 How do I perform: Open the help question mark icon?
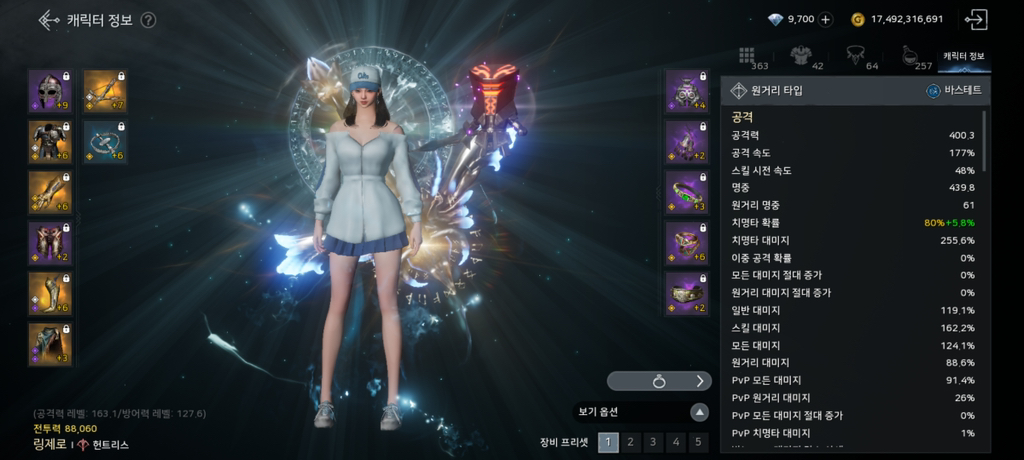(x=148, y=19)
